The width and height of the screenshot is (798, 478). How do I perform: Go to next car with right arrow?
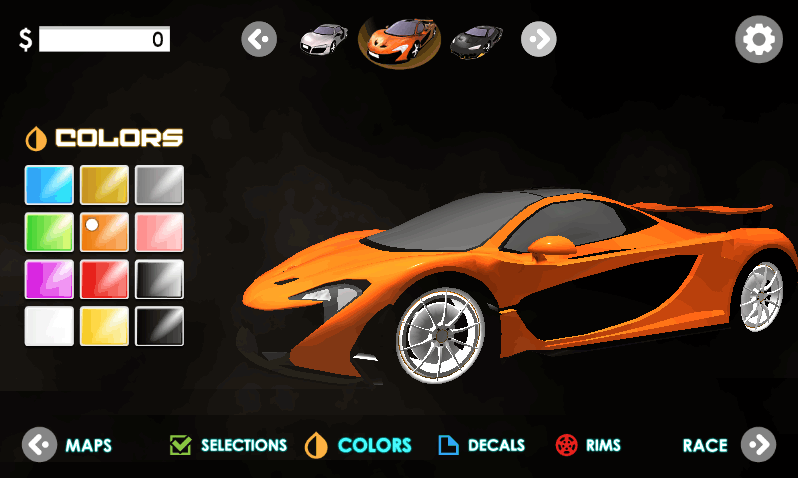click(538, 40)
